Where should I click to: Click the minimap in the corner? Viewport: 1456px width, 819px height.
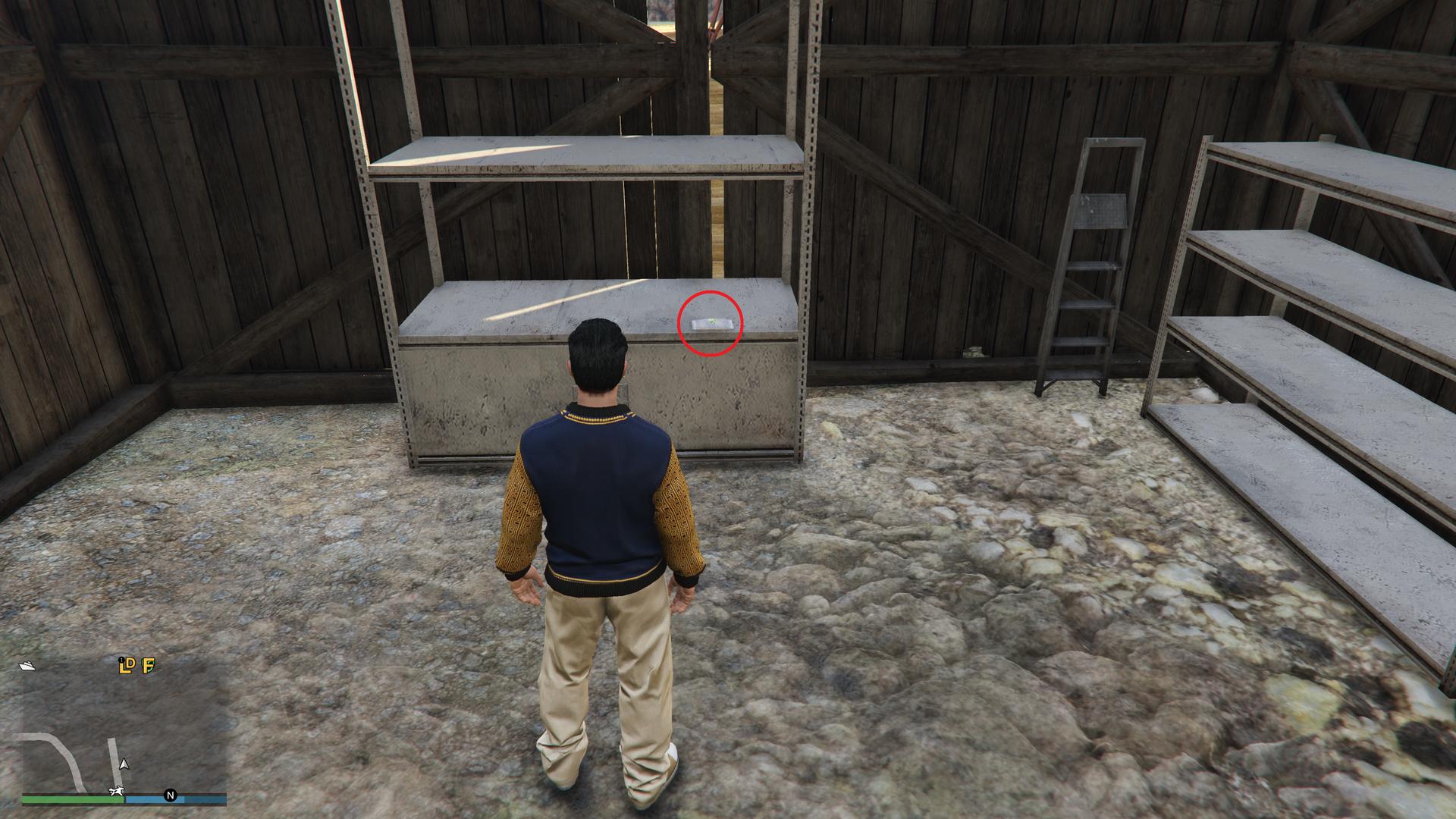click(124, 728)
